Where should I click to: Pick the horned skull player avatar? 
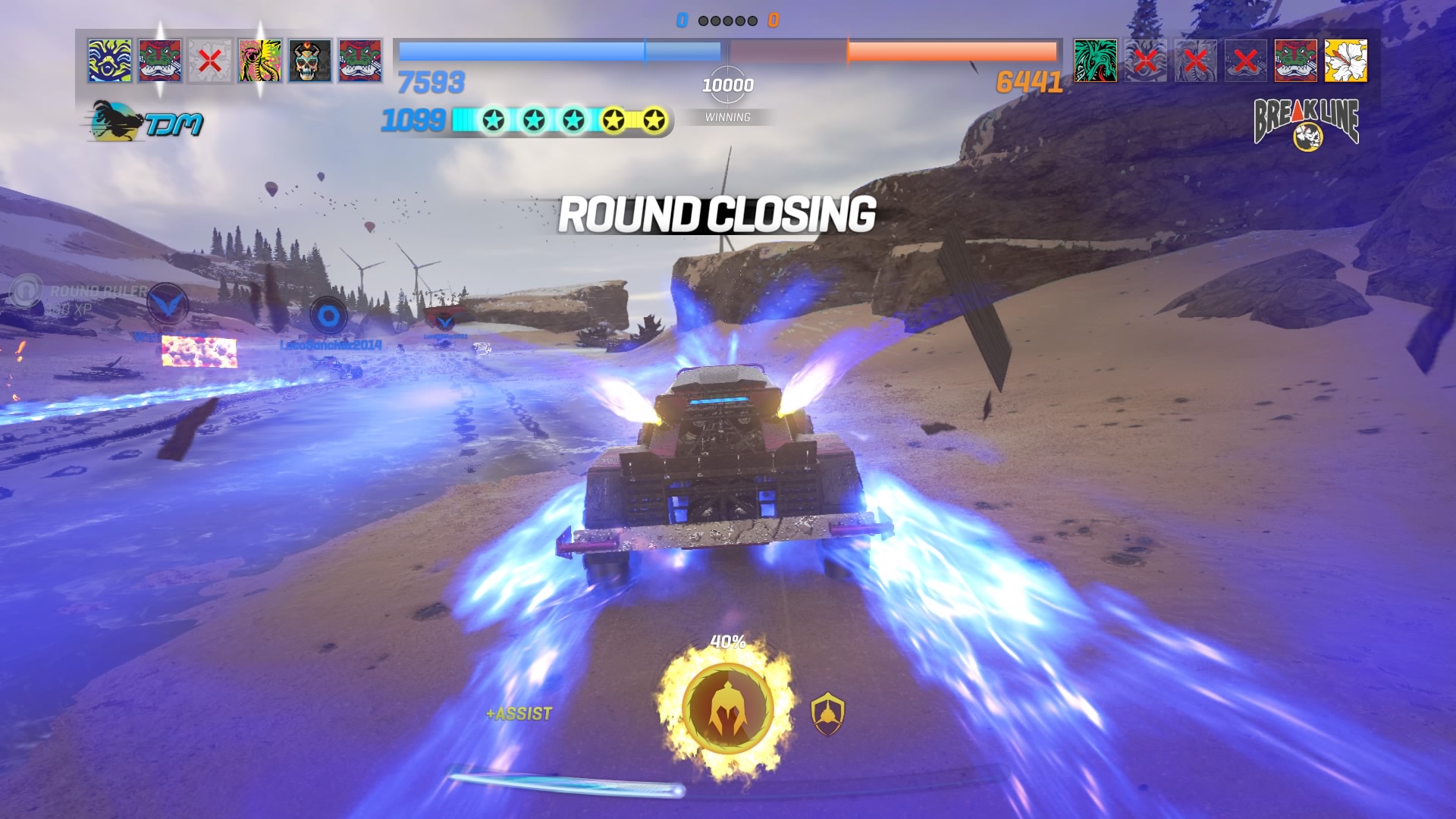coord(310,61)
